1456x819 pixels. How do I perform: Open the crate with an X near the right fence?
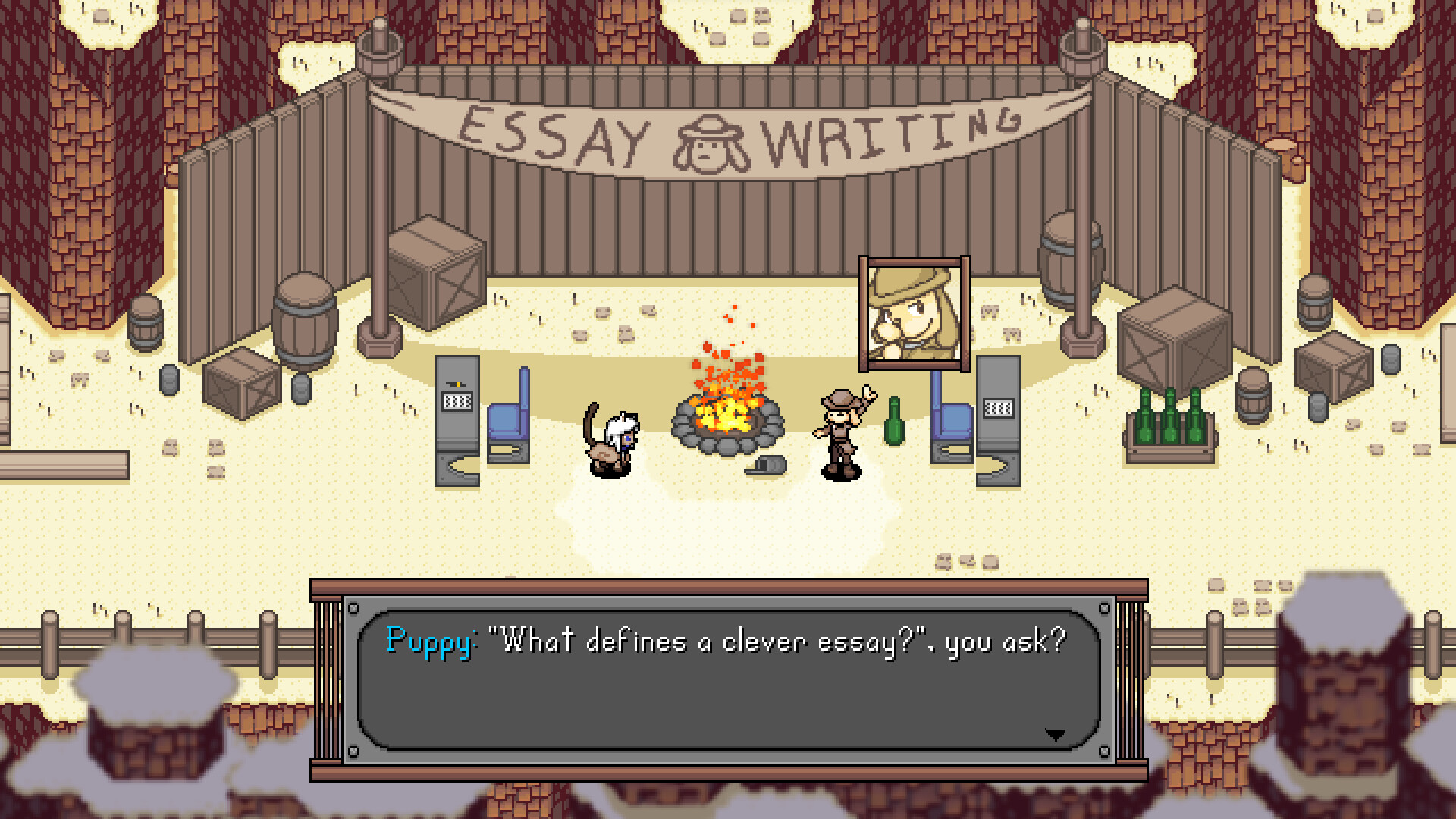1175,341
